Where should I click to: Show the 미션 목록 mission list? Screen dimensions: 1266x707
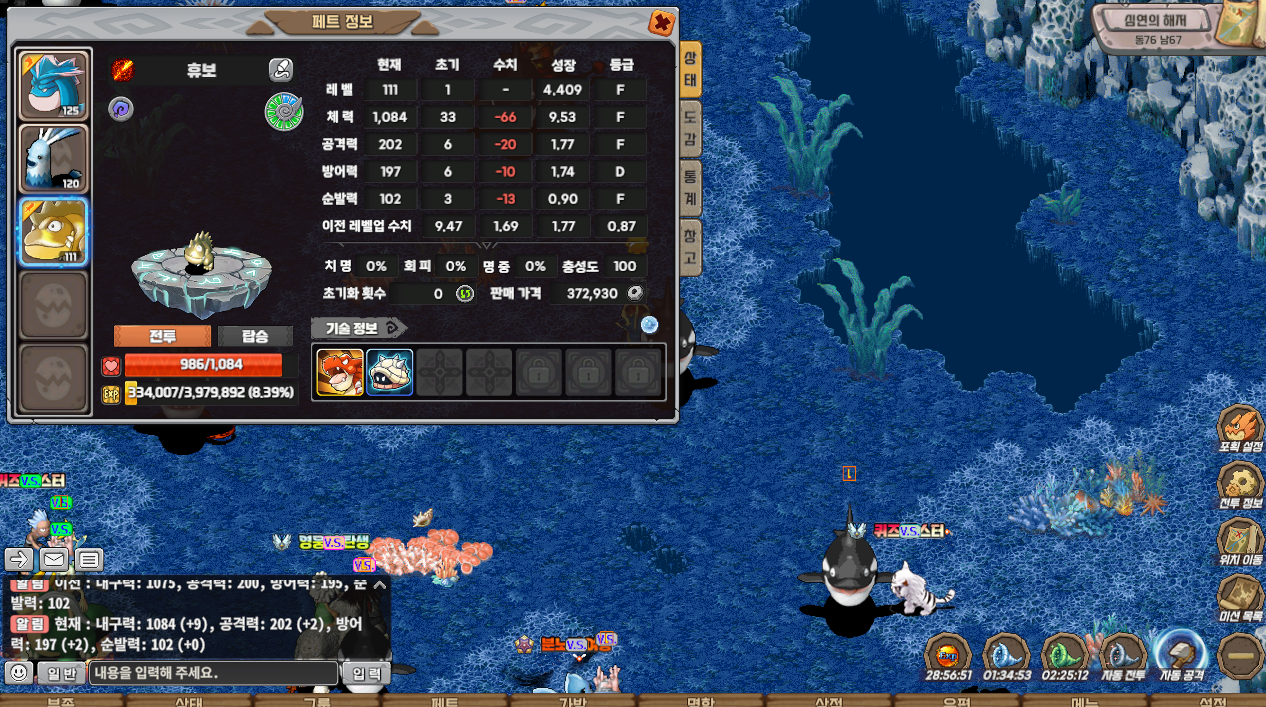click(1241, 599)
